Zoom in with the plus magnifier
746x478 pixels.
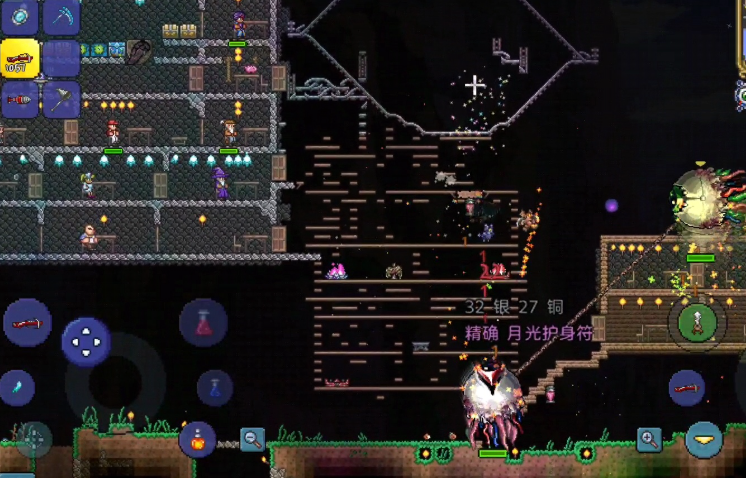(x=650, y=439)
